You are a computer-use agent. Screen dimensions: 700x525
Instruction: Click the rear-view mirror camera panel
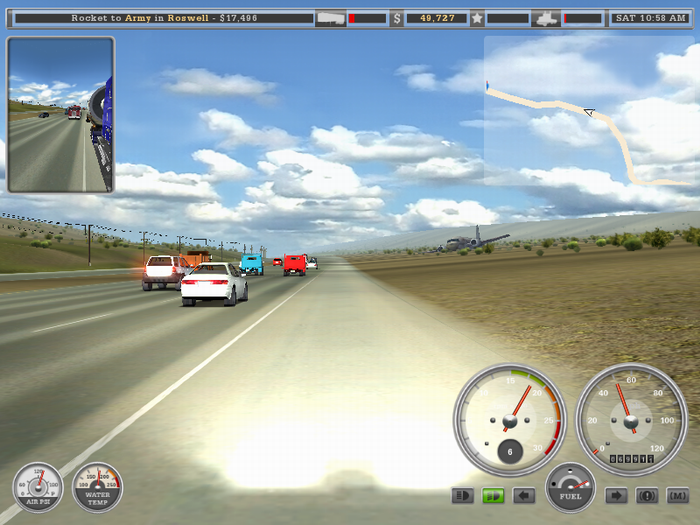click(61, 115)
